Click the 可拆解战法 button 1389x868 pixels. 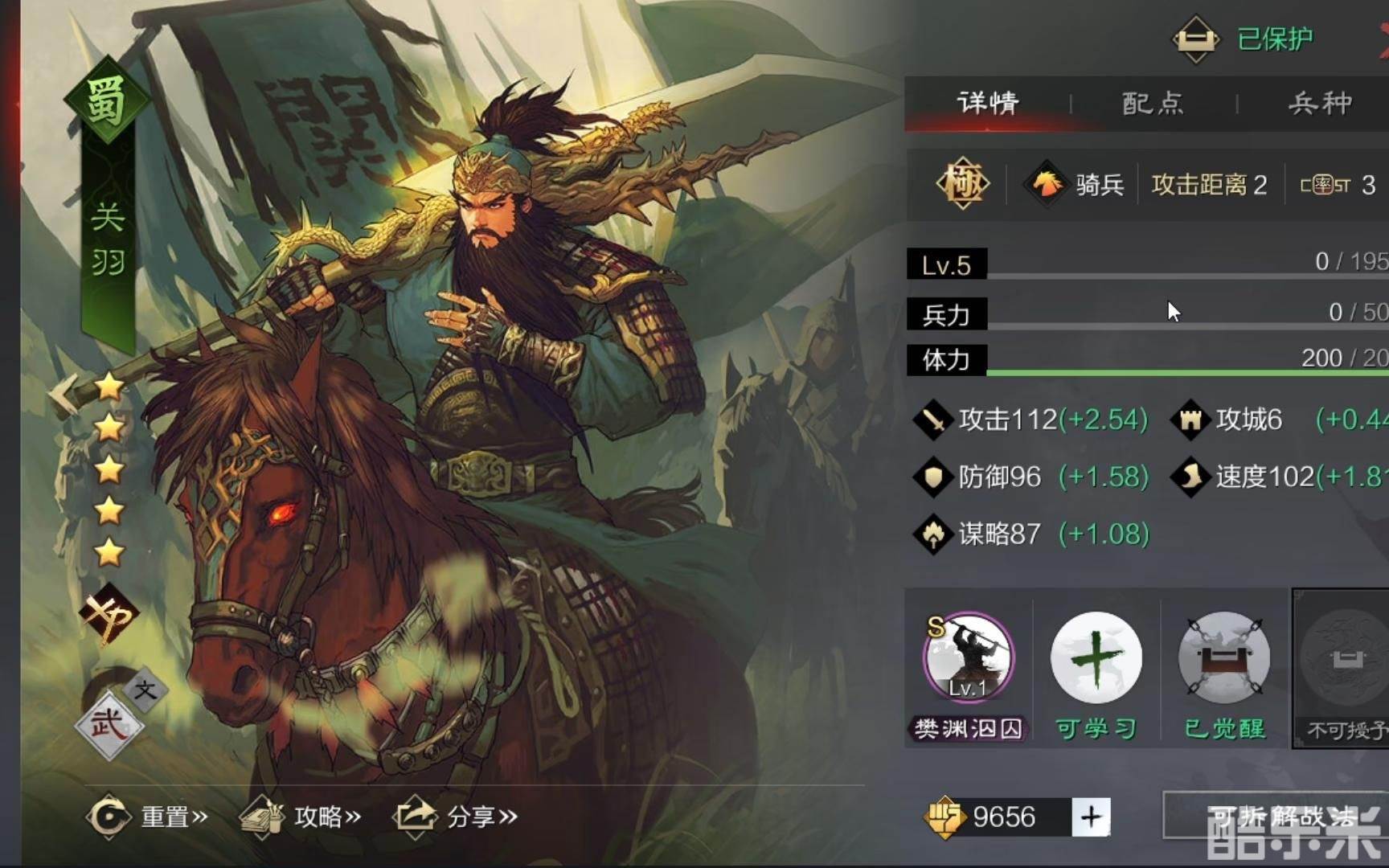[x=1278, y=816]
